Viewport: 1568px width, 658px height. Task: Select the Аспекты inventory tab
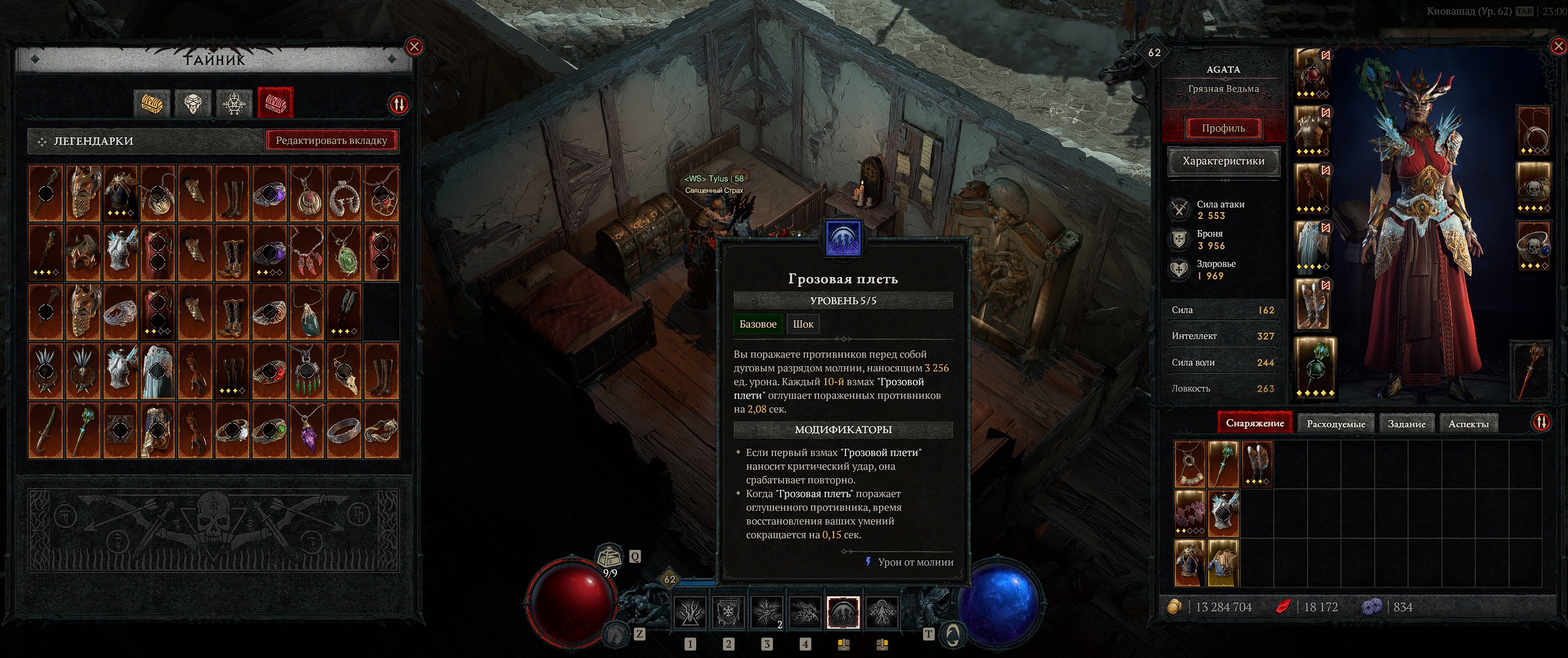[1468, 424]
